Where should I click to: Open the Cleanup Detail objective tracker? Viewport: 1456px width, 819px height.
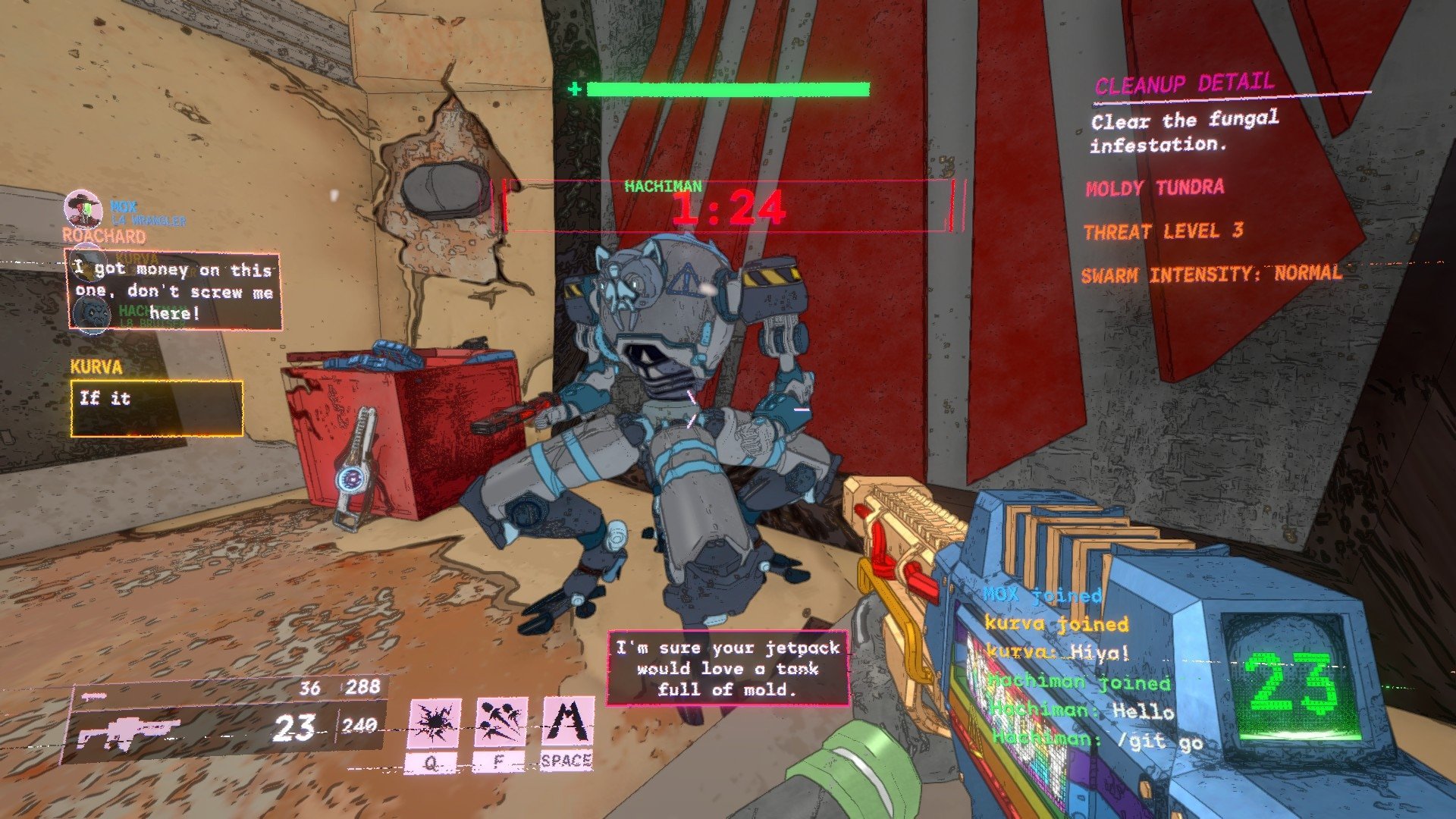pyautogui.click(x=1184, y=85)
